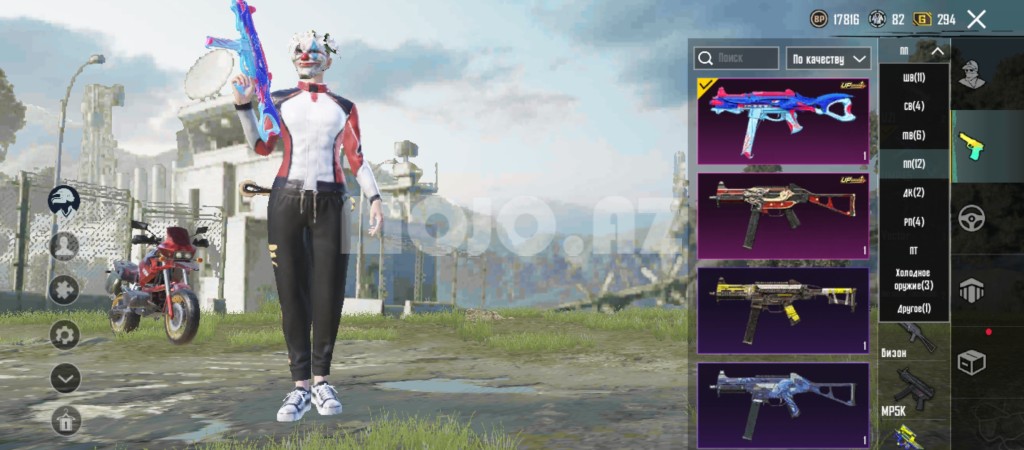Close the inventory screen with the X
The width and height of the screenshot is (1024, 450).
tap(977, 19)
